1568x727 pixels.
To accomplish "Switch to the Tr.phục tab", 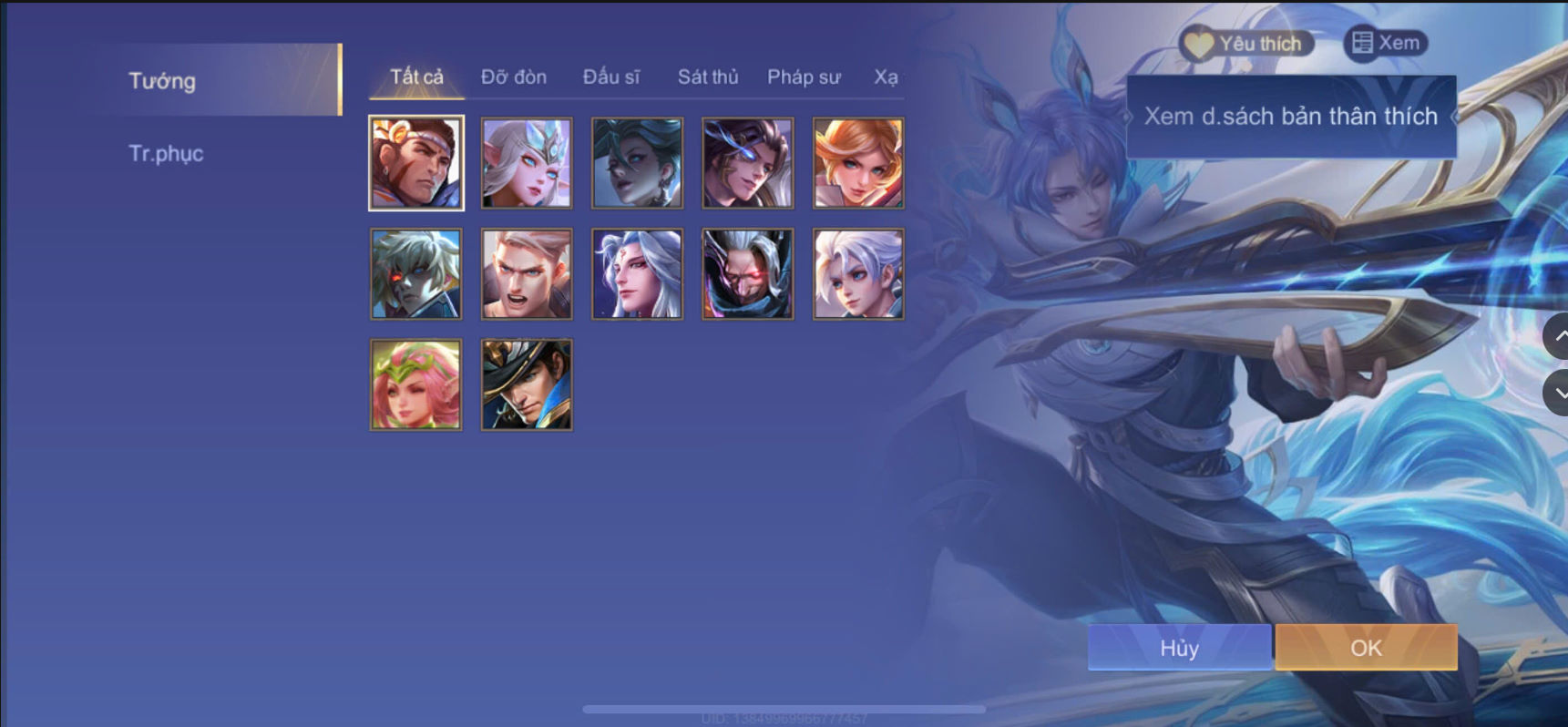I will pos(165,153).
